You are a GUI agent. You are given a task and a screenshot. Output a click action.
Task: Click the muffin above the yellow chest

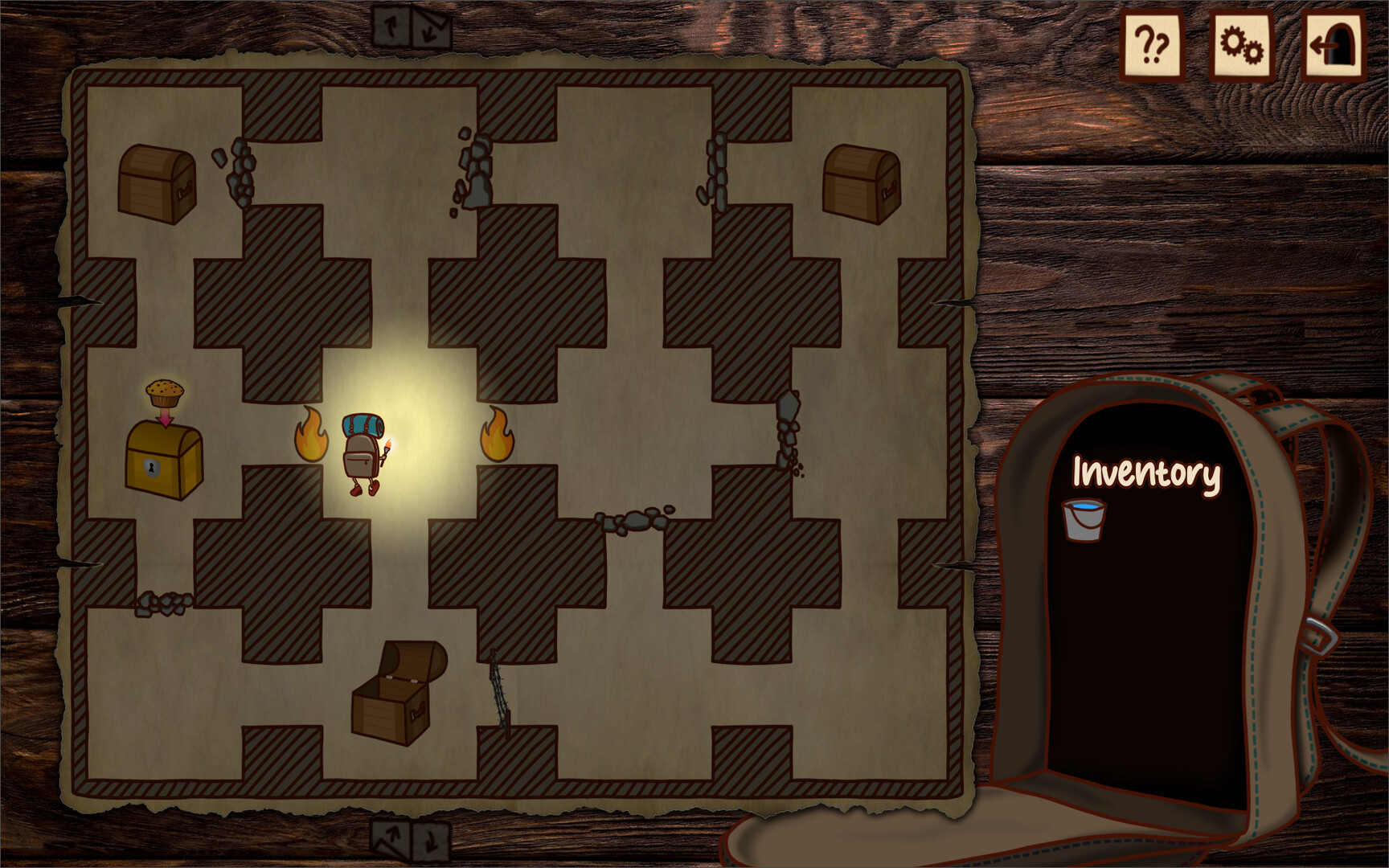click(165, 391)
